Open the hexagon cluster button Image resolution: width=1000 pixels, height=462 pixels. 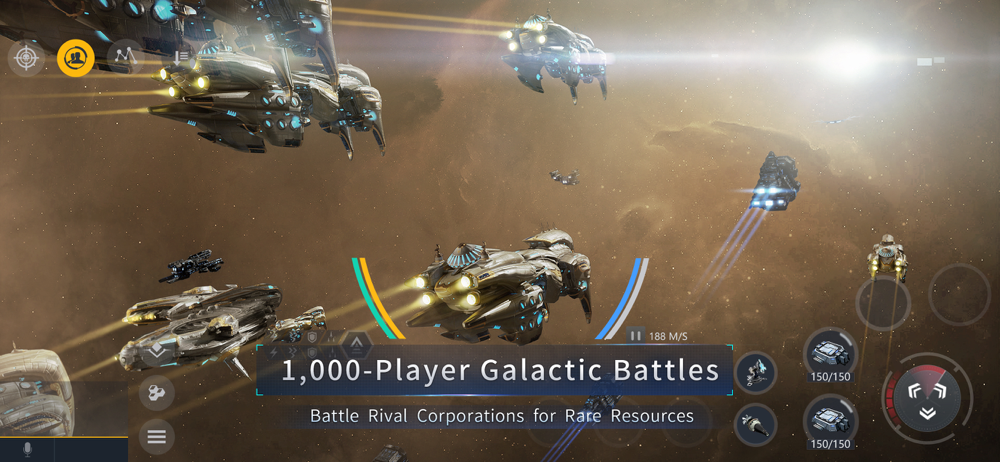click(x=156, y=393)
